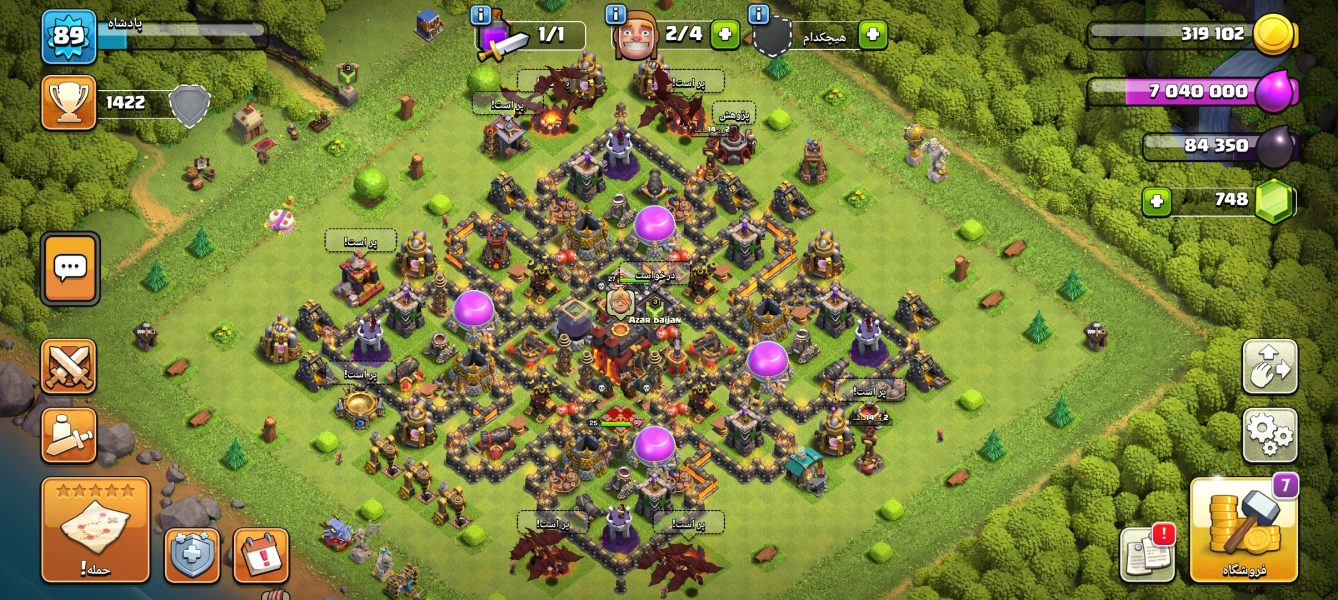Open the shop with the gold hammer

[x=1243, y=530]
